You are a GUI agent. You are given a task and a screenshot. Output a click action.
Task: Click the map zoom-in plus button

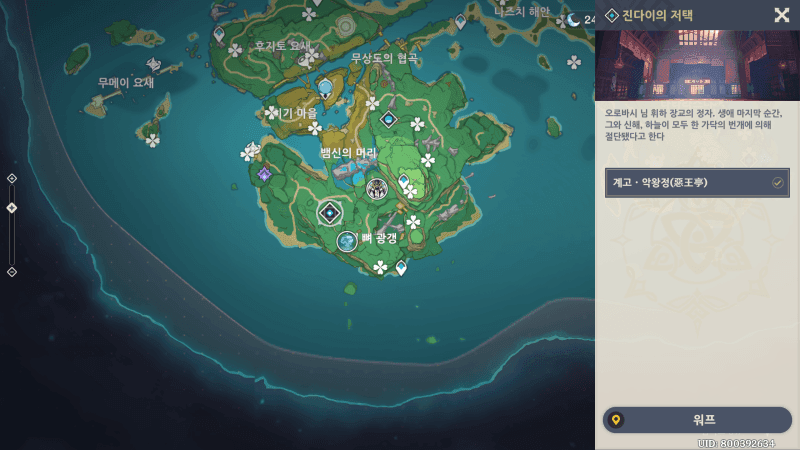[12, 178]
